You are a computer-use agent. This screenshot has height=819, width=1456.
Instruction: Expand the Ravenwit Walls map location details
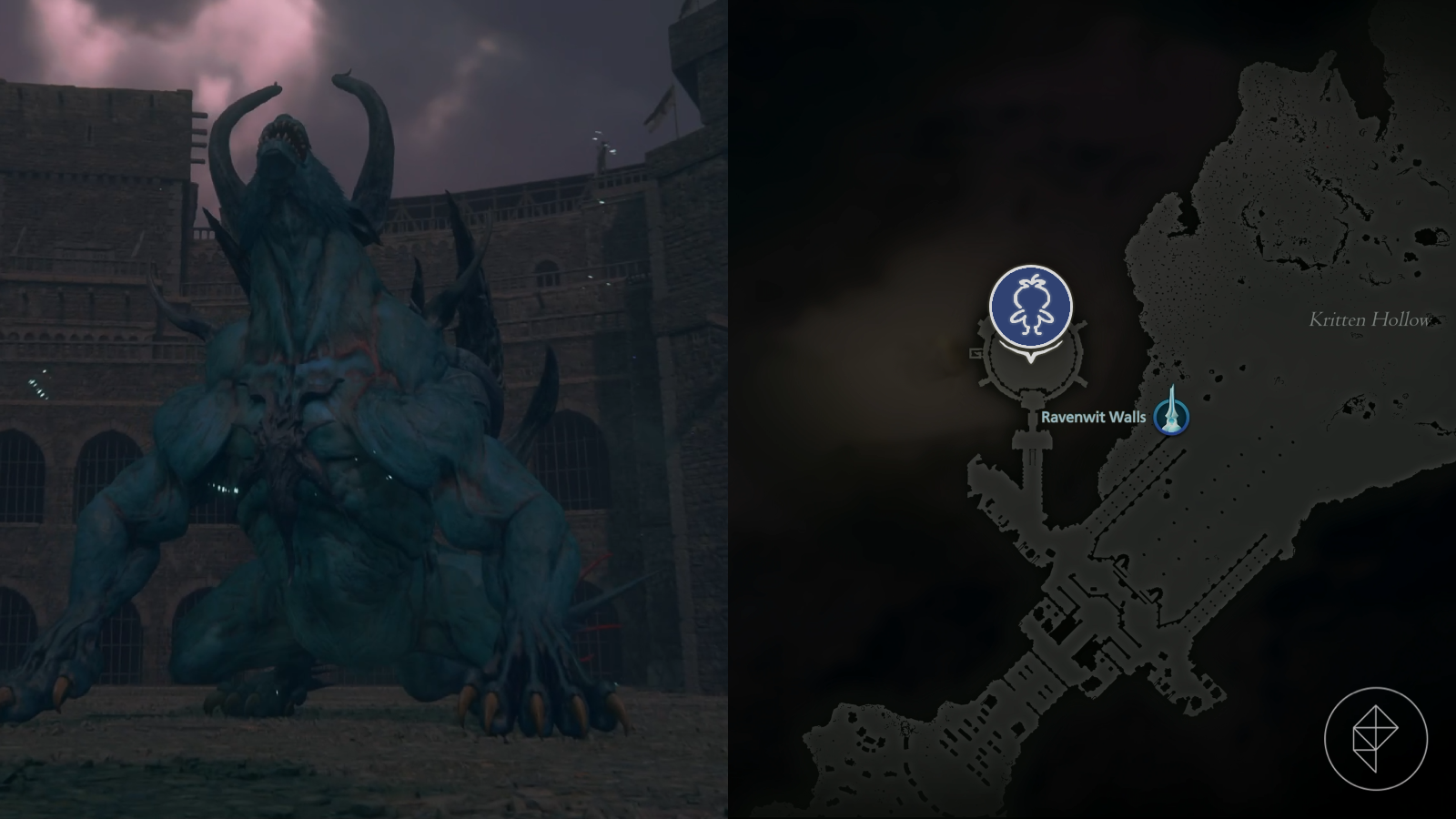coord(1094,419)
